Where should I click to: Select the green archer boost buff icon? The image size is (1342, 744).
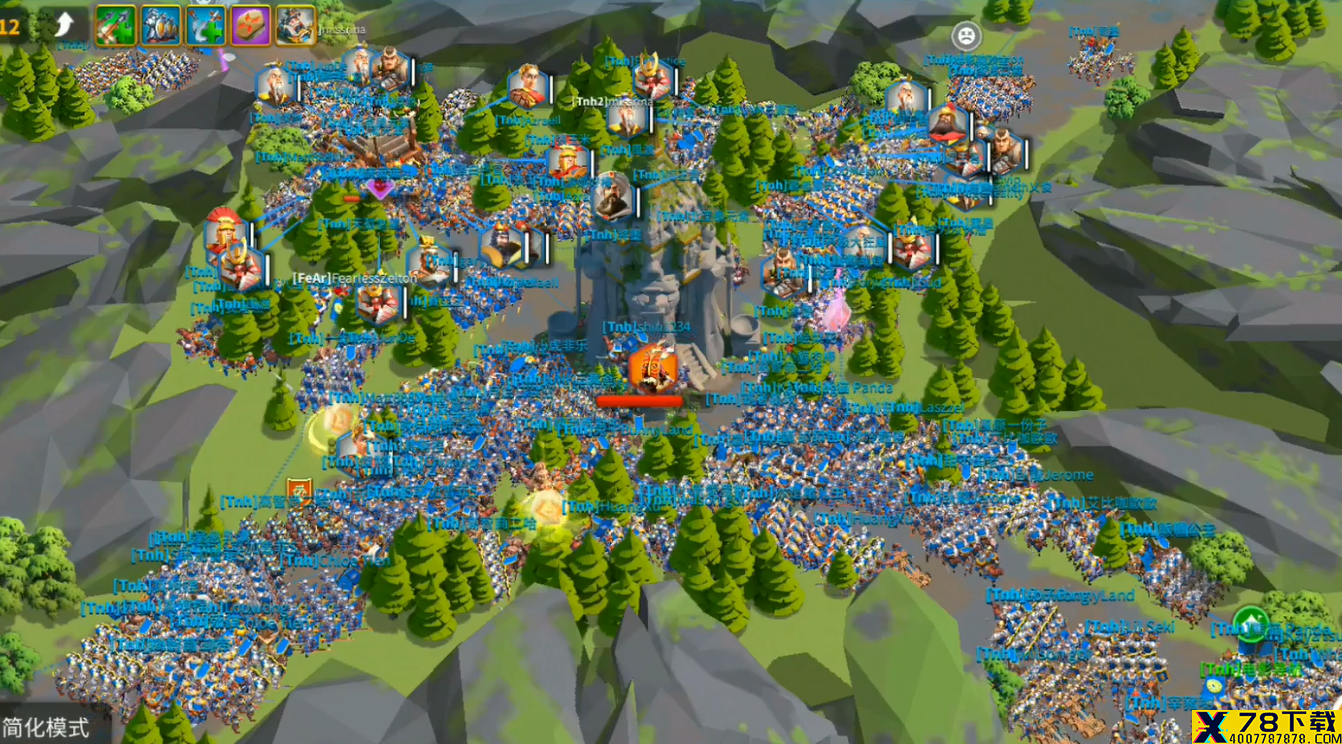click(115, 25)
